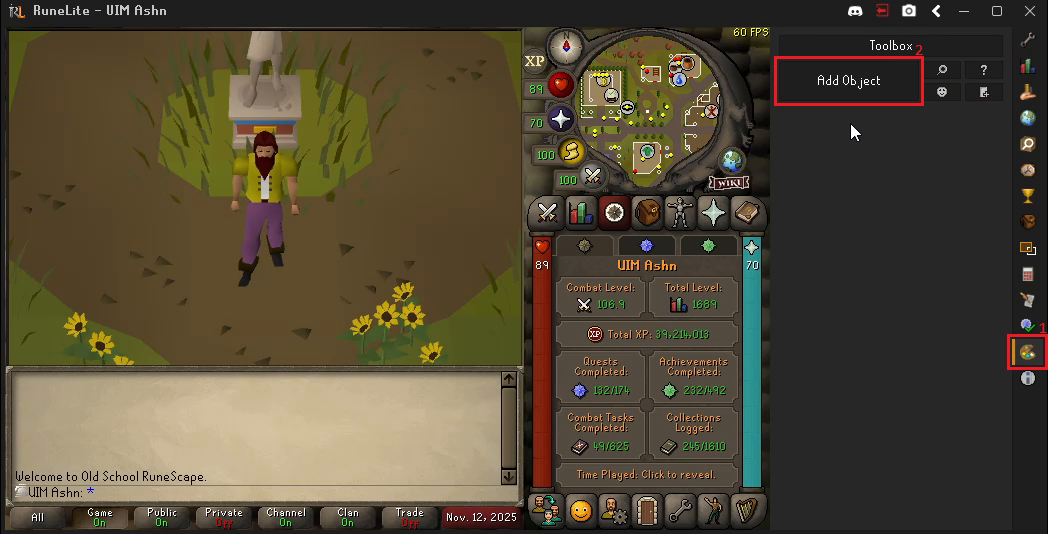Select the Spellbook tab
1048x534 pixels.
(x=746, y=212)
